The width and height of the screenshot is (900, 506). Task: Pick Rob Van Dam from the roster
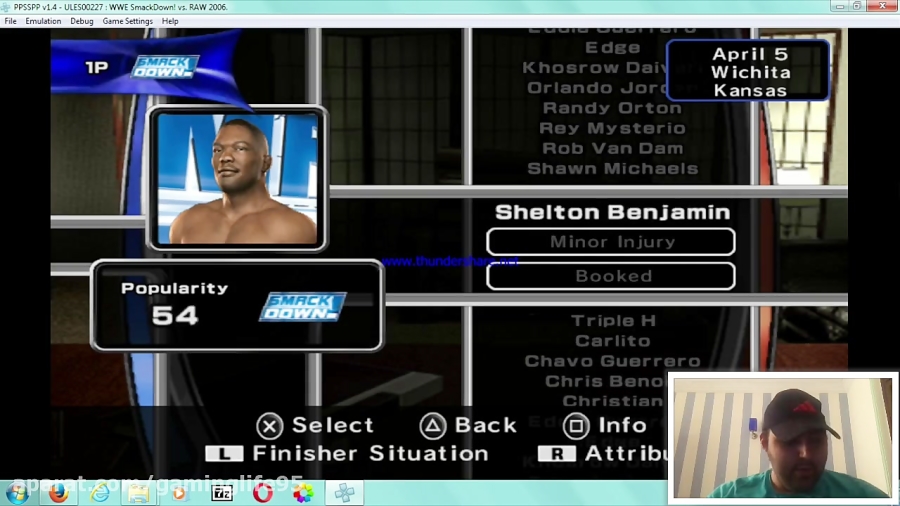(612, 148)
